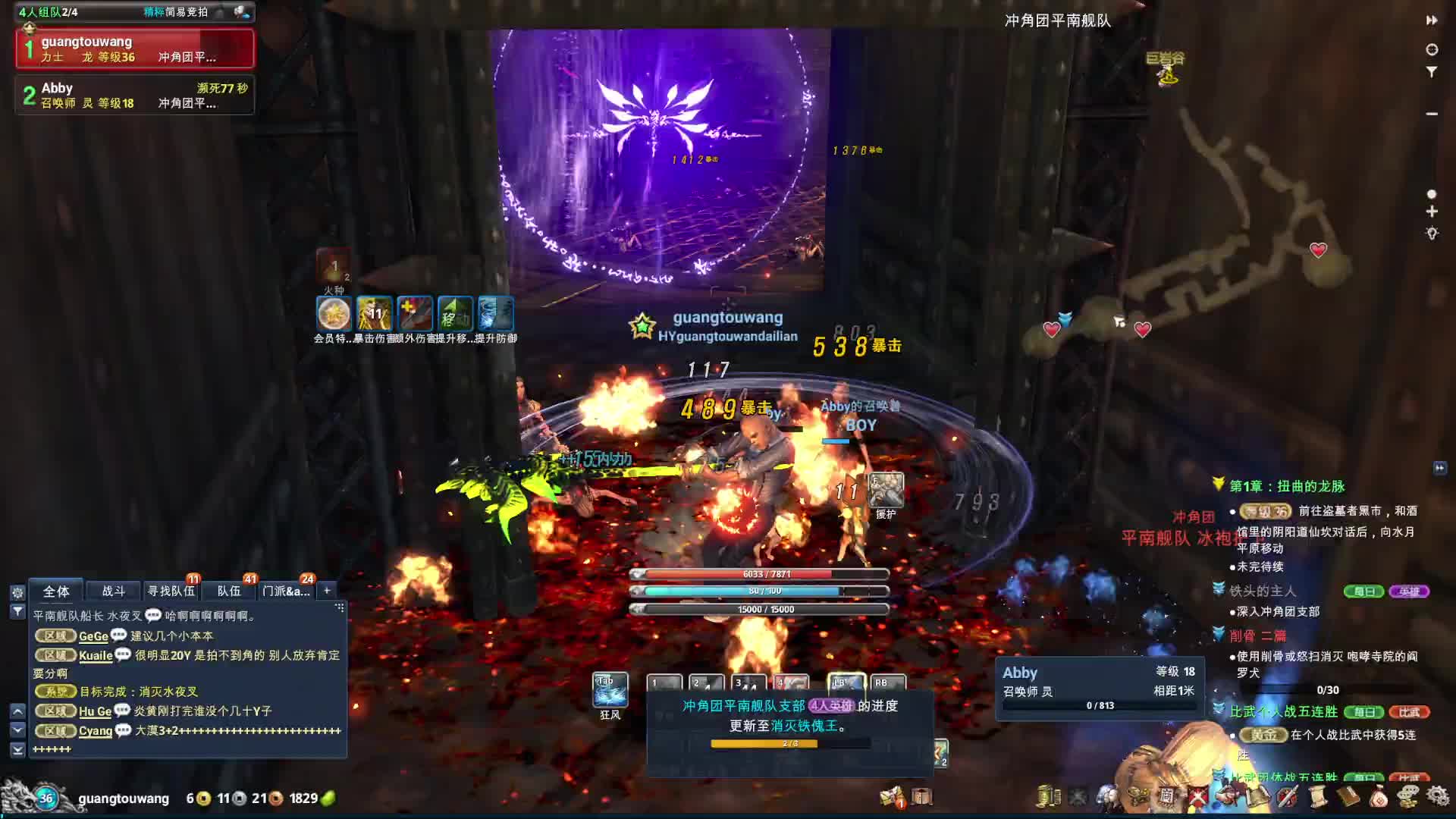Add a new chat tab with plus button

[327, 590]
